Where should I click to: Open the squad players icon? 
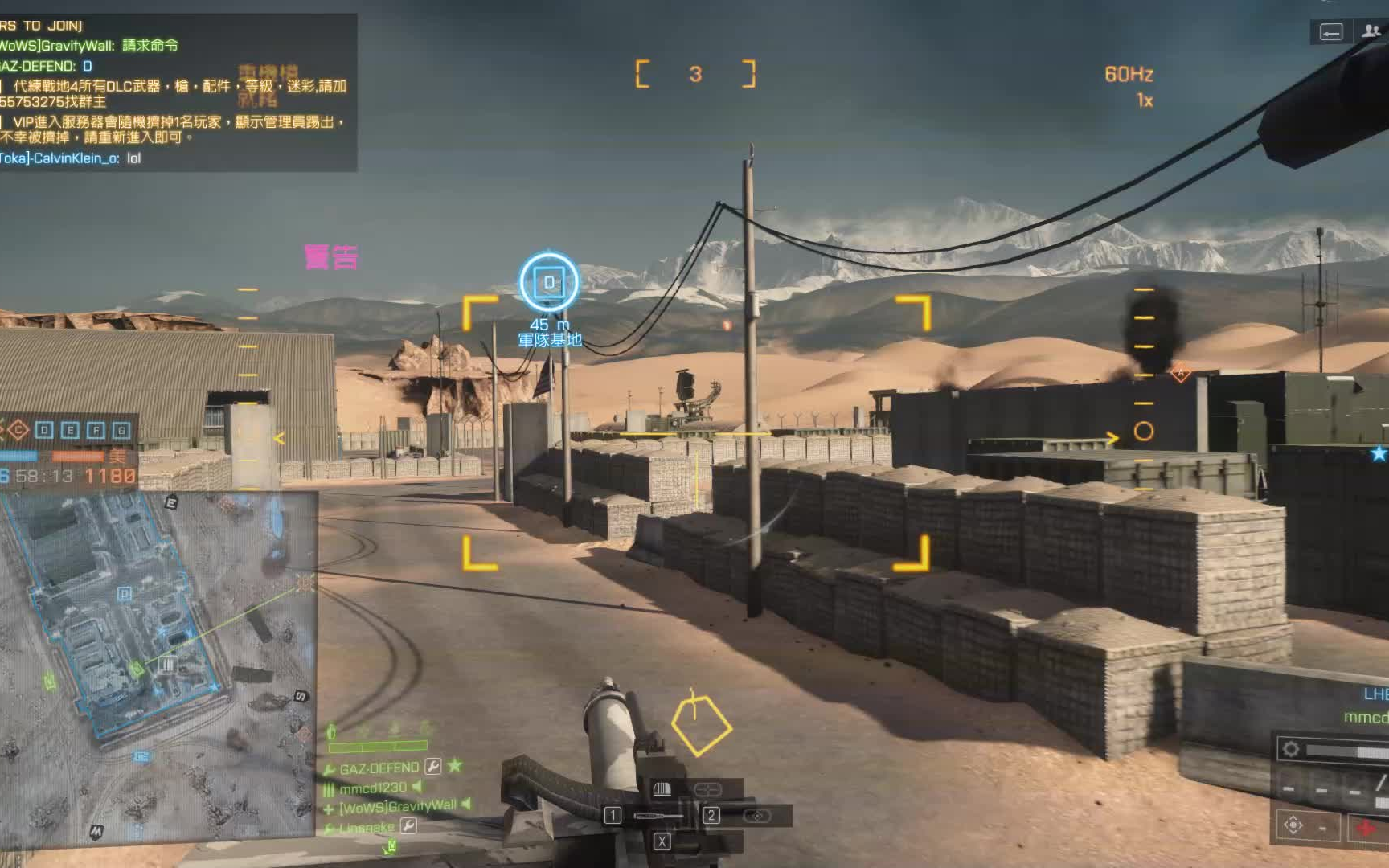point(1371,31)
